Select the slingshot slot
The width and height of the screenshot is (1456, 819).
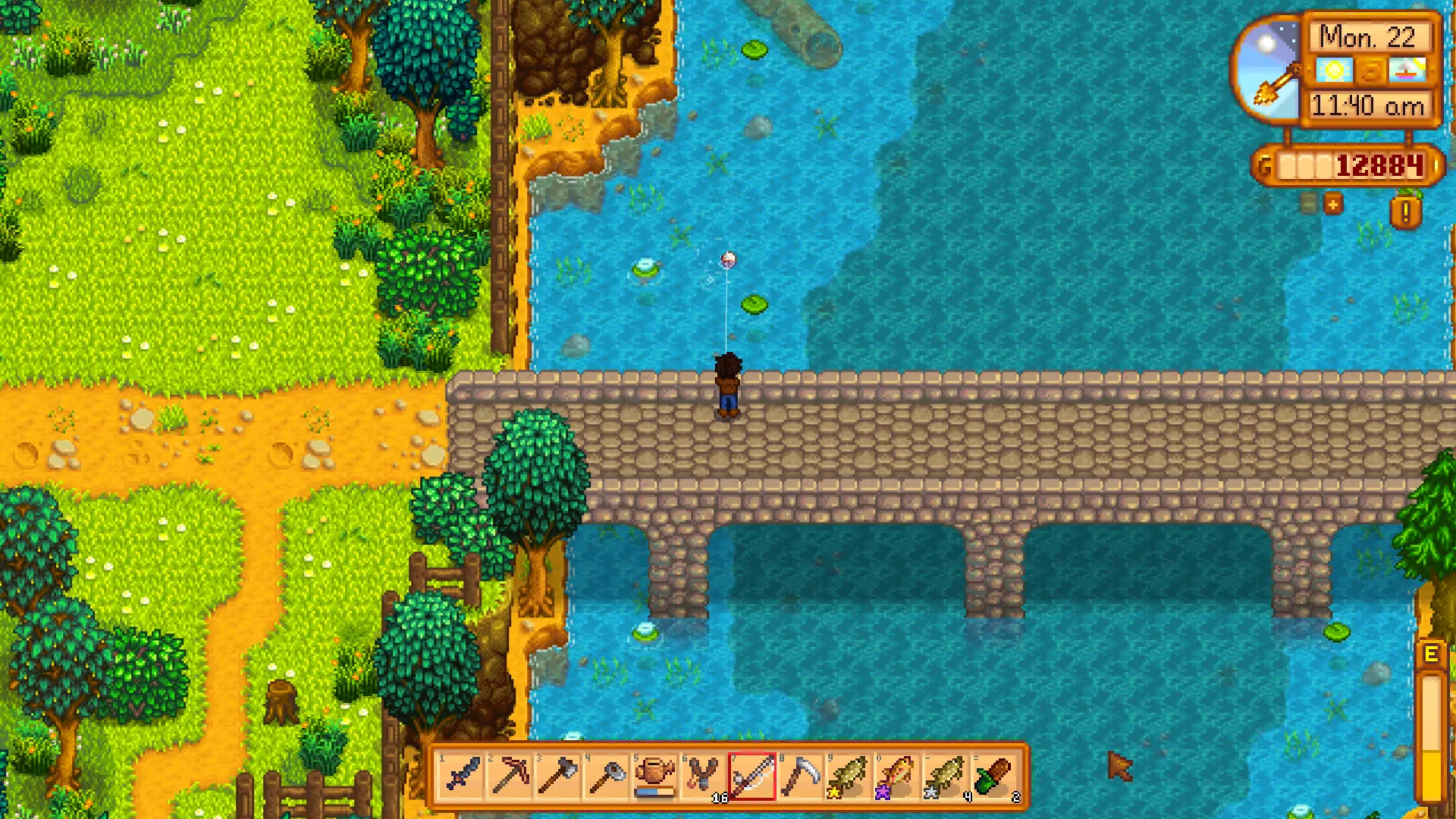click(x=703, y=777)
